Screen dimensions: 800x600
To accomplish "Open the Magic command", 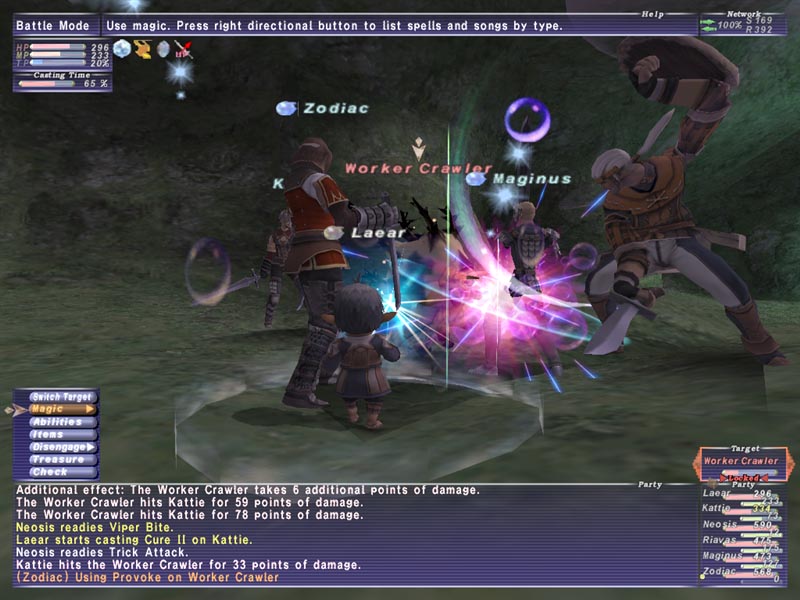I will click(62, 409).
